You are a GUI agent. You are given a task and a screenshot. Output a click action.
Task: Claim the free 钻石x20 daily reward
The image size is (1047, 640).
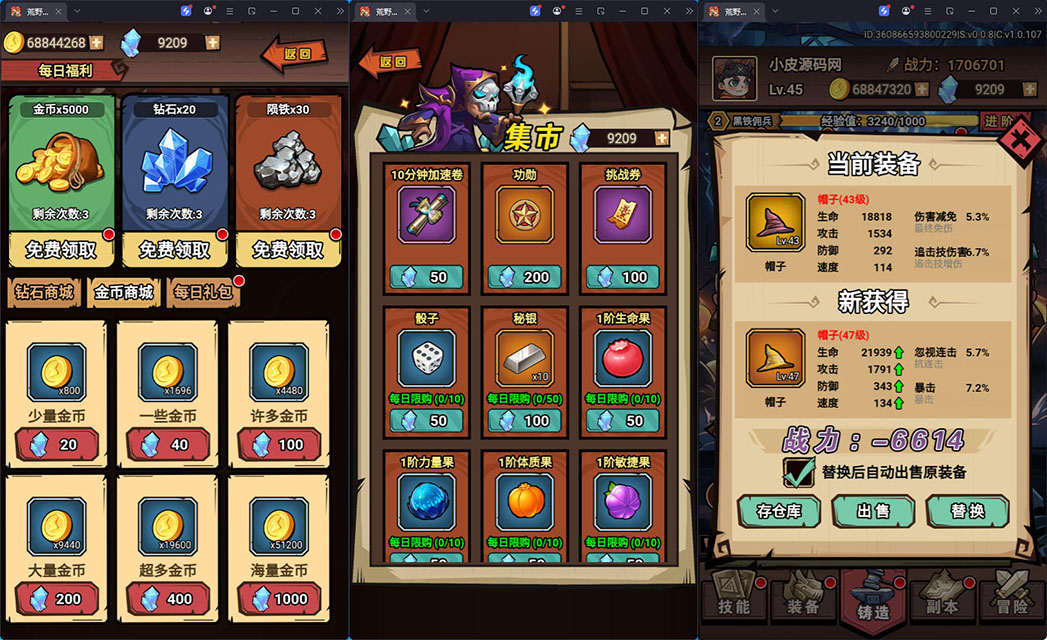click(174, 249)
